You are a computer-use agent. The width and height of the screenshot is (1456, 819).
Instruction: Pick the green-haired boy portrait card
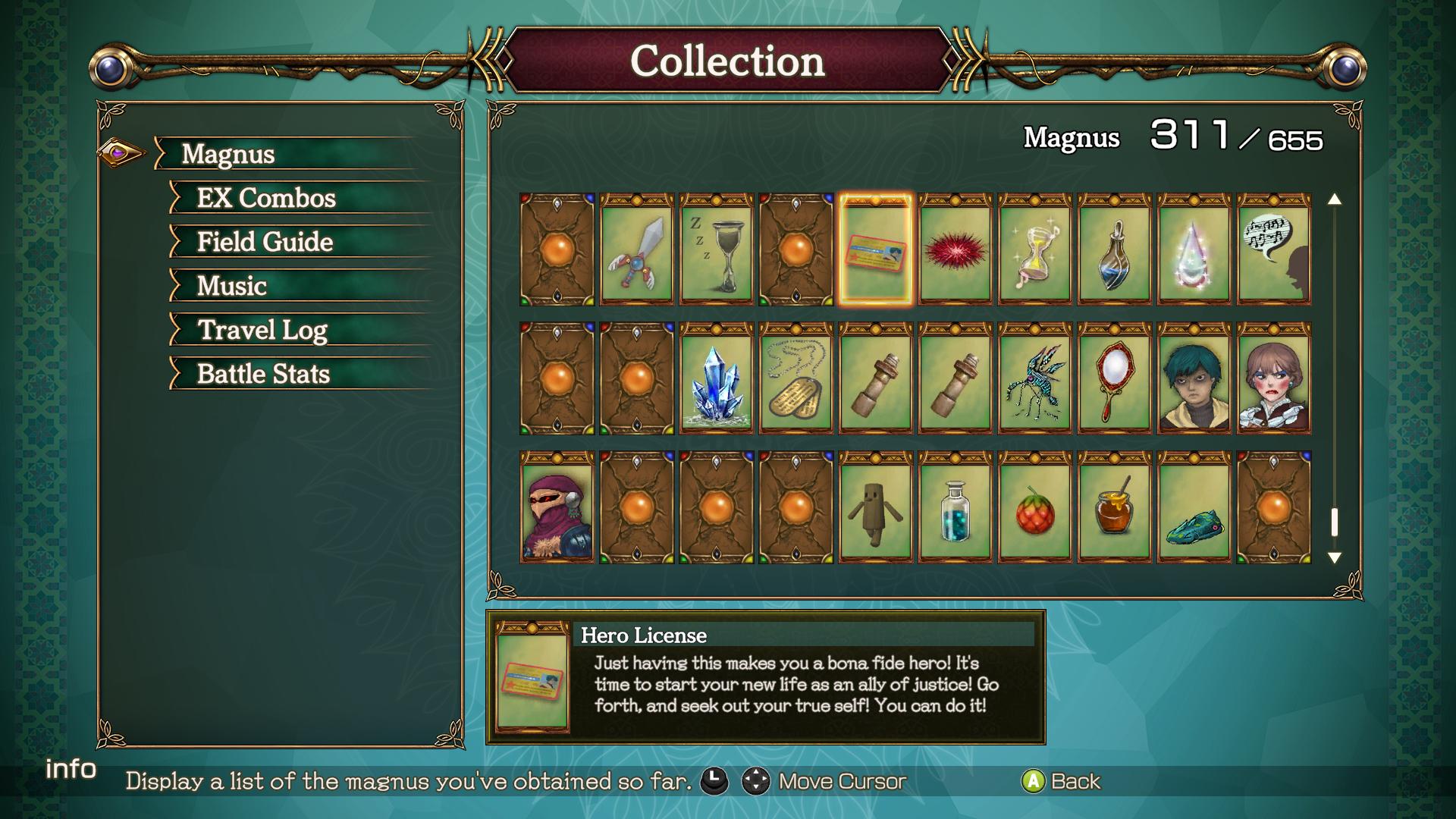1194,378
